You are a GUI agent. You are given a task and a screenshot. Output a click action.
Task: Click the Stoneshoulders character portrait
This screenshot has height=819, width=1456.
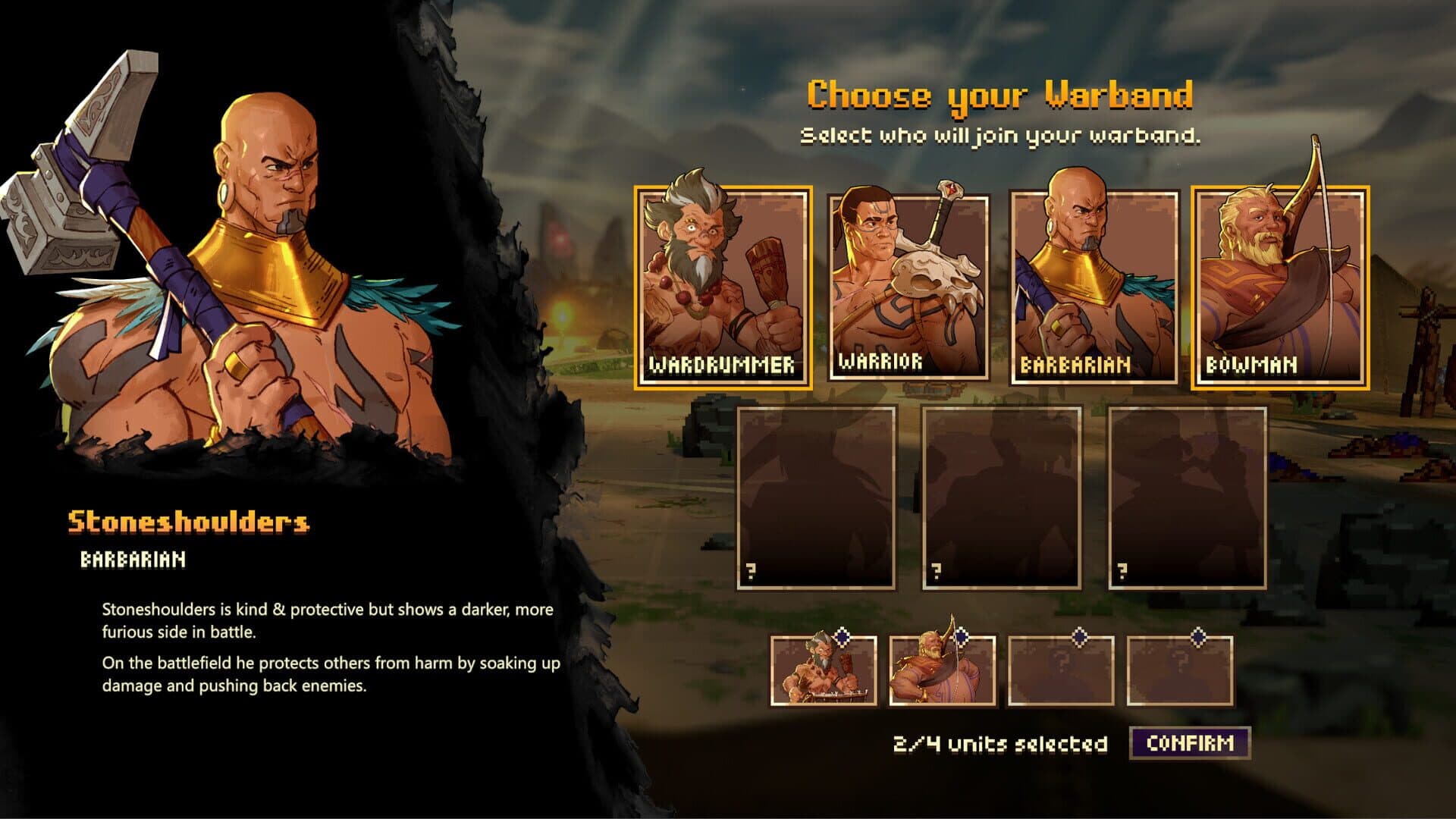(x=250, y=265)
